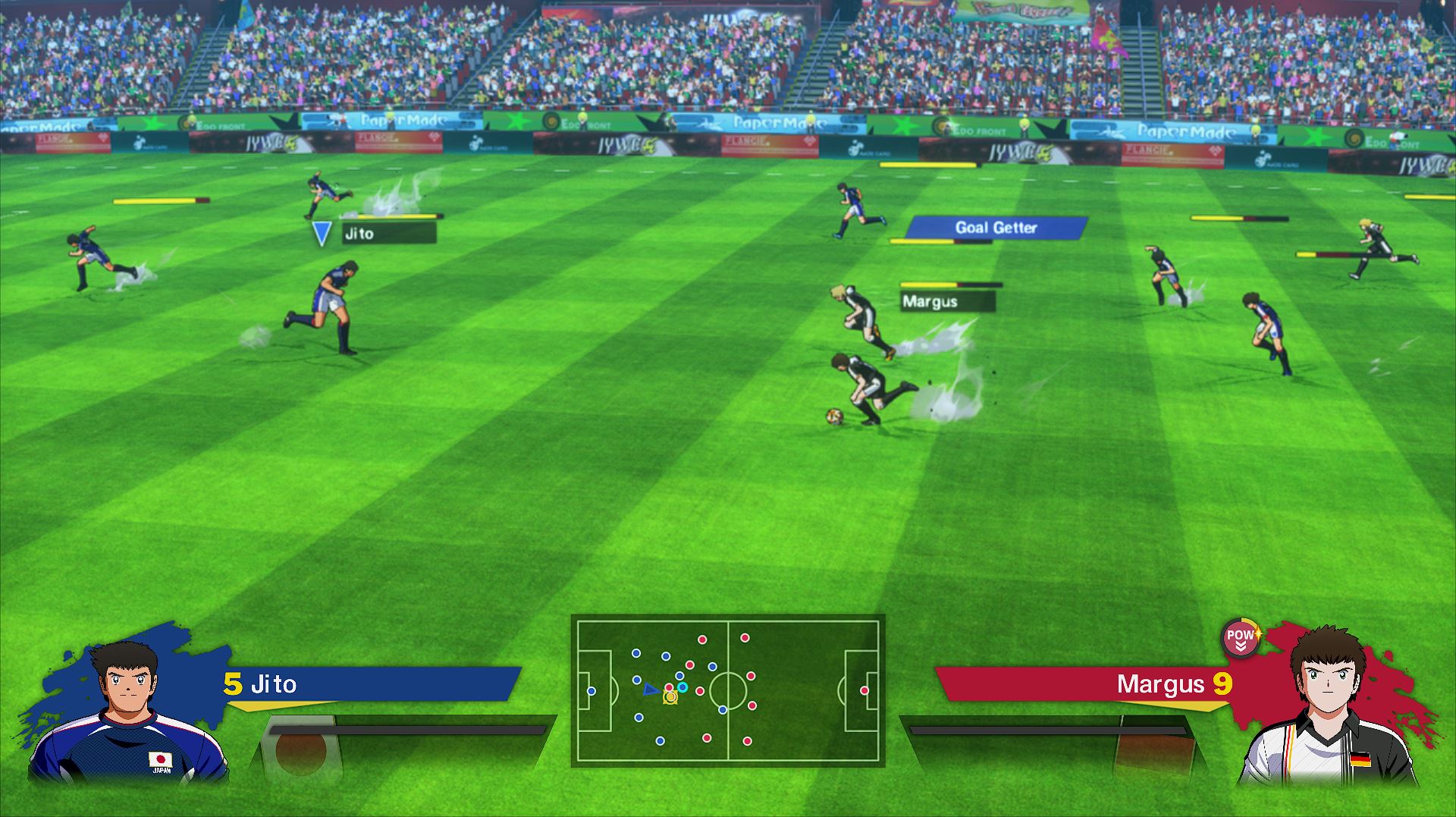Click the Goal Getter skill label
The height and width of the screenshot is (817, 1456).
tap(996, 228)
